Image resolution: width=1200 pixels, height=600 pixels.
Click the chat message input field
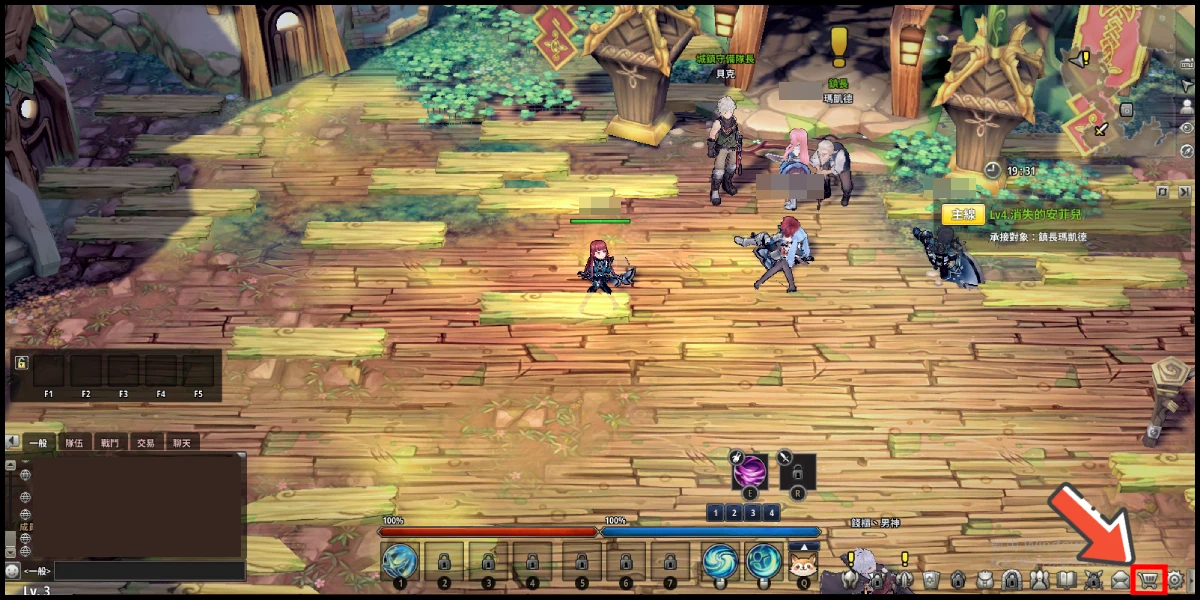(150, 571)
